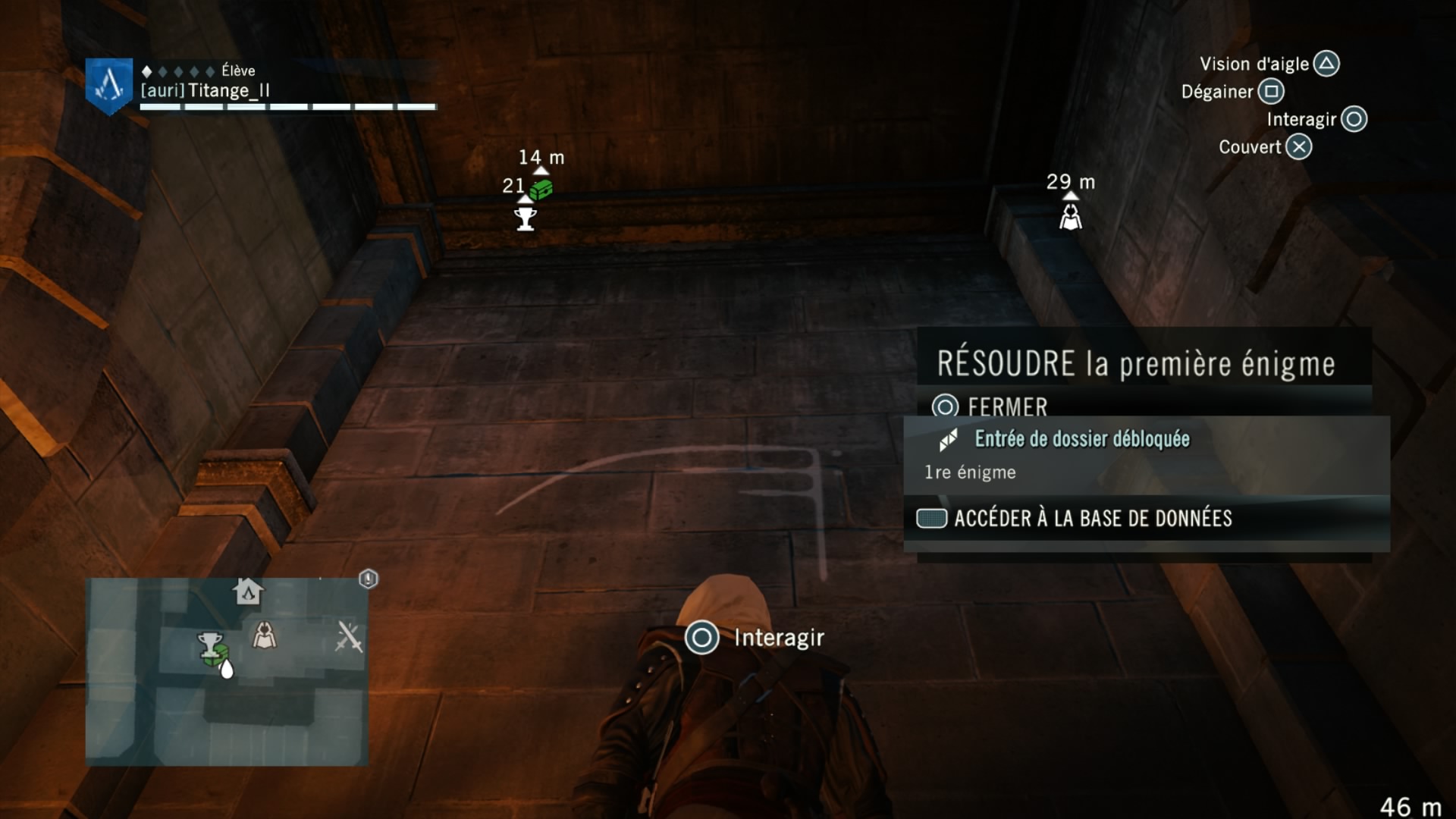Click the trophy waypoint marker
Viewport: 1456px width, 819px height.
[x=525, y=219]
